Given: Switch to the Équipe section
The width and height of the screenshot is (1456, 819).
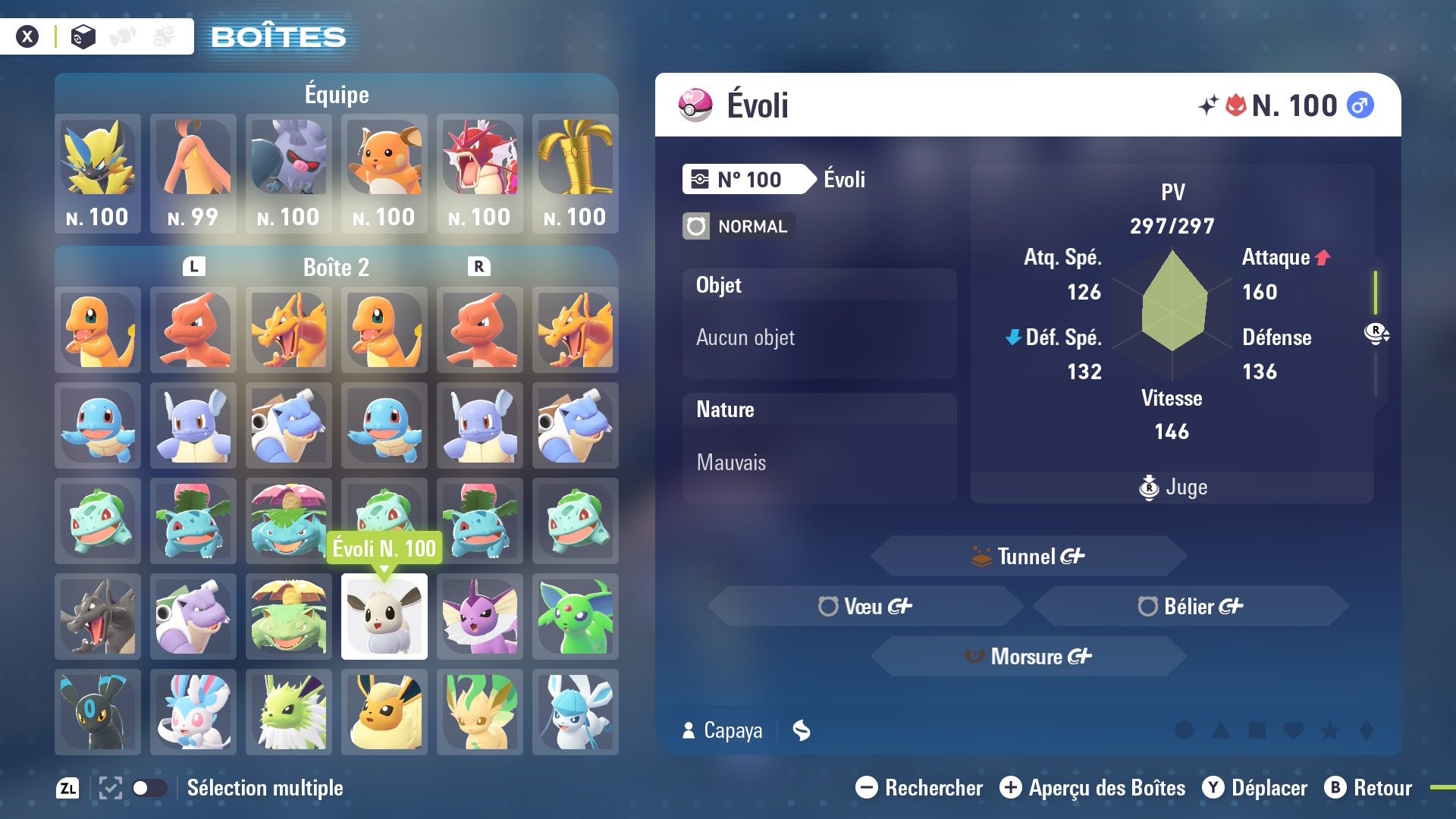Looking at the screenshot, I should pyautogui.click(x=336, y=94).
